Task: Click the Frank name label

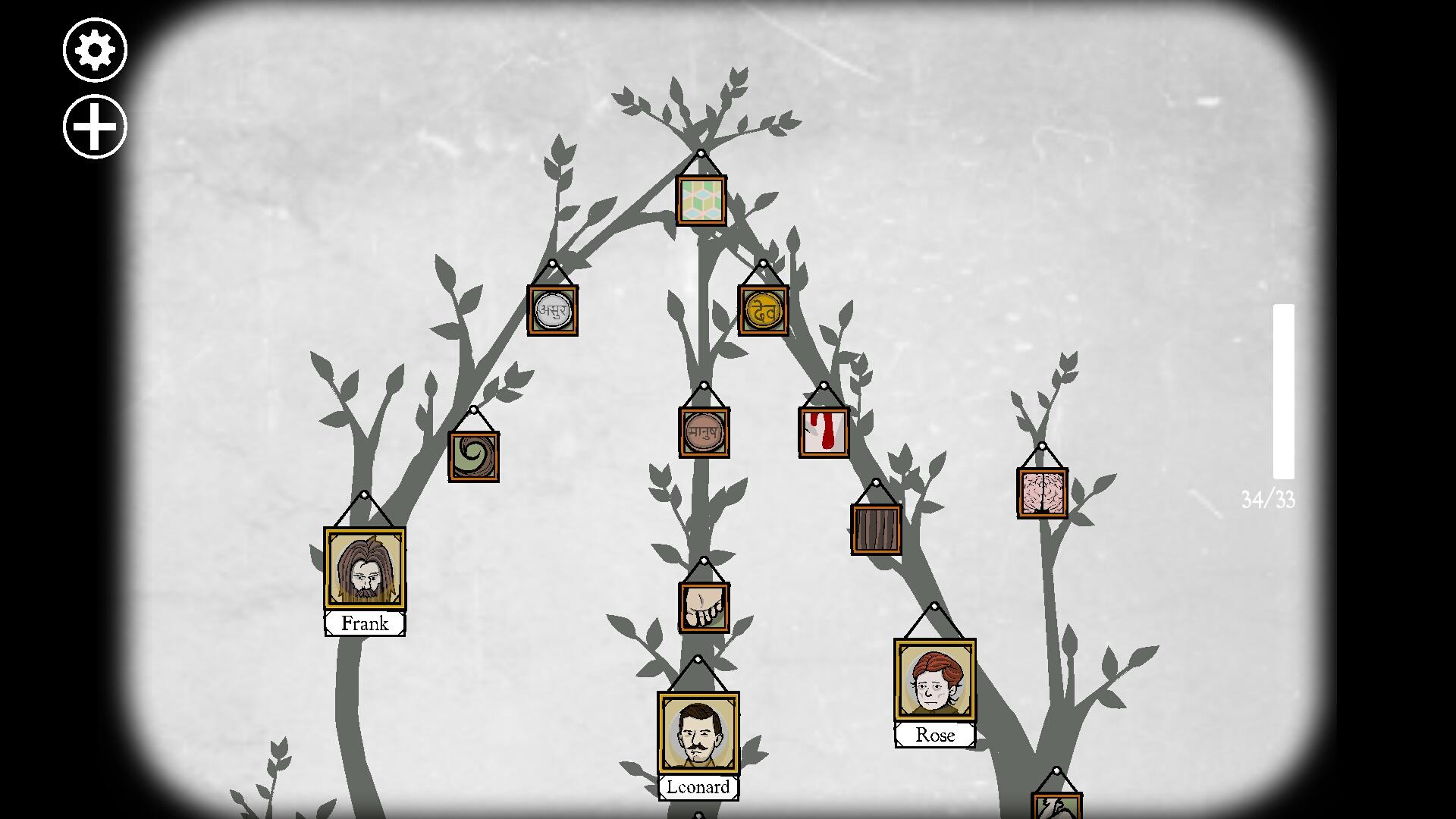Action: pyautogui.click(x=365, y=623)
